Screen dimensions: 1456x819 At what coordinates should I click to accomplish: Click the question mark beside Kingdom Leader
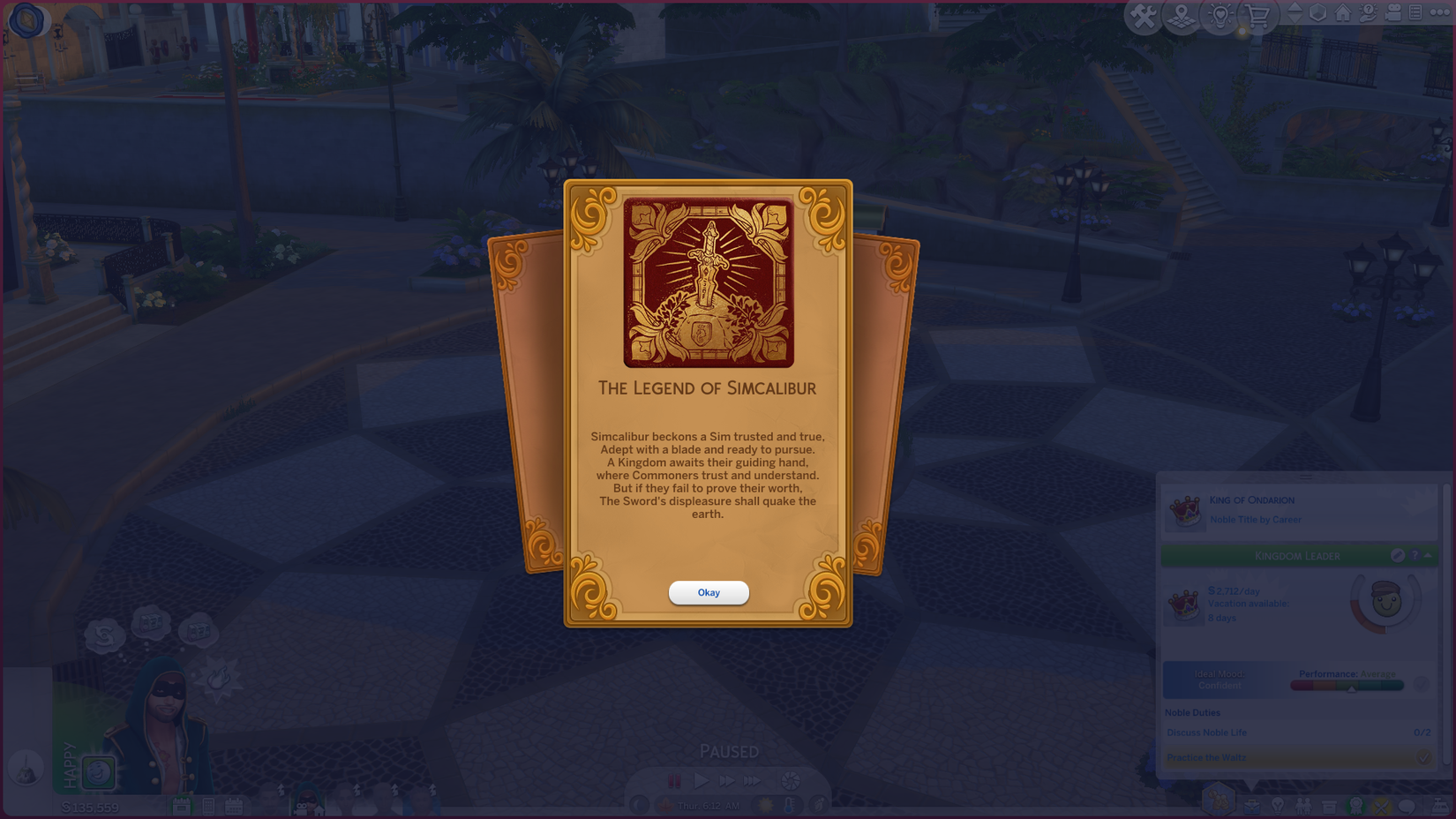(x=1415, y=555)
